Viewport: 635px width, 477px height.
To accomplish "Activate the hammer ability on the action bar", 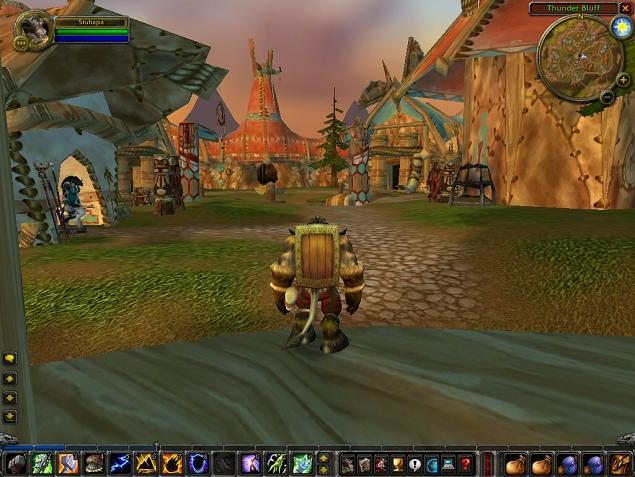I will 68,464.
